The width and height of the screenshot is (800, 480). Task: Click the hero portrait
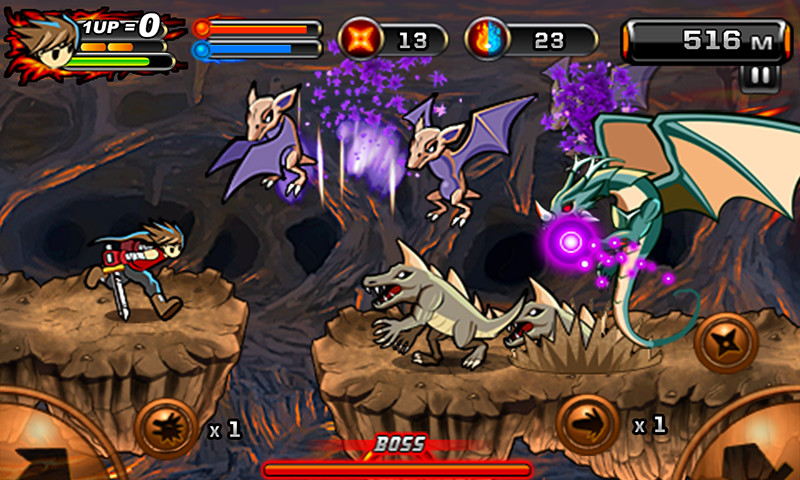pyautogui.click(x=42, y=41)
